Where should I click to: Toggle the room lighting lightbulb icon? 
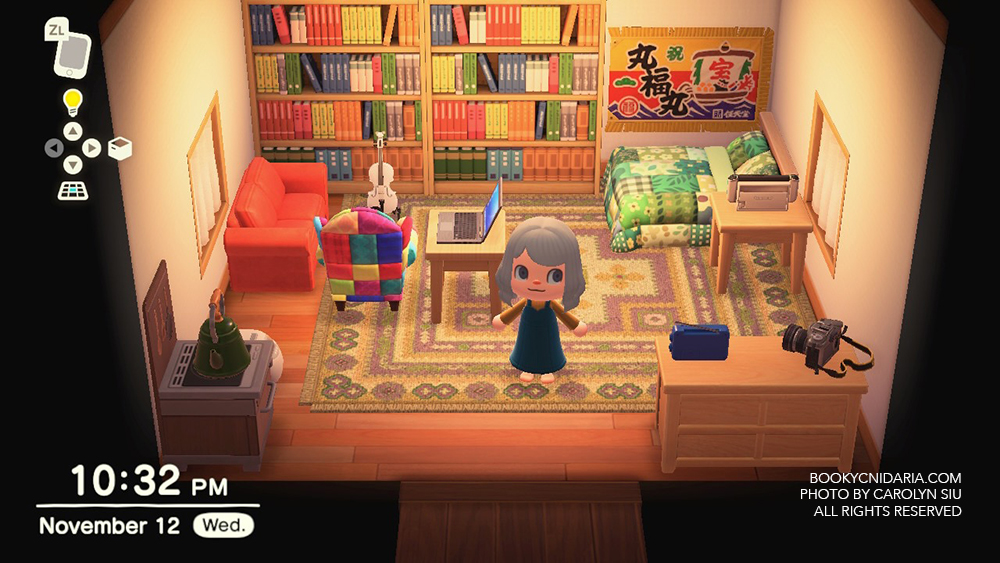pyautogui.click(x=72, y=101)
